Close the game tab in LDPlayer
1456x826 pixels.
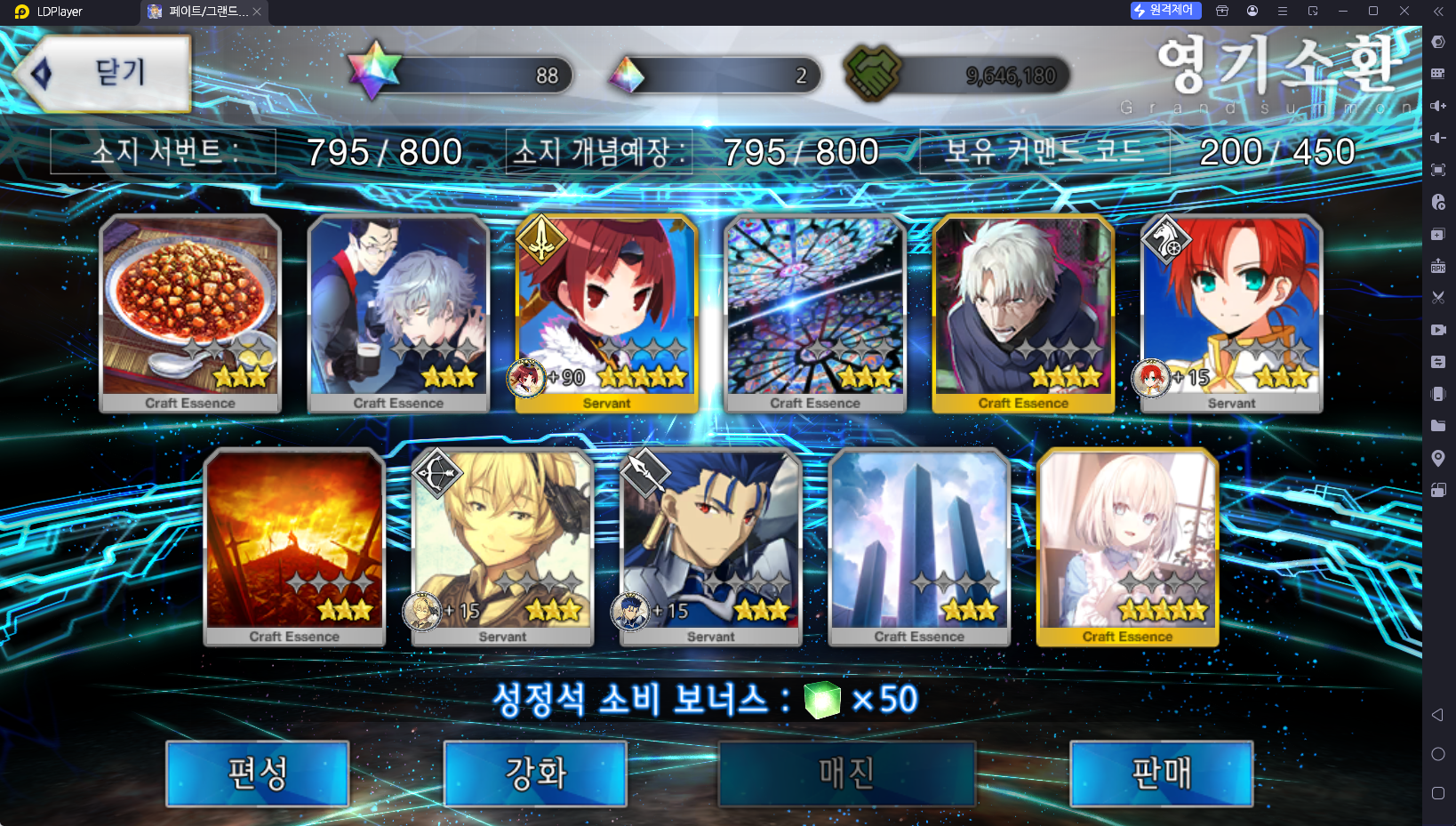point(257,12)
